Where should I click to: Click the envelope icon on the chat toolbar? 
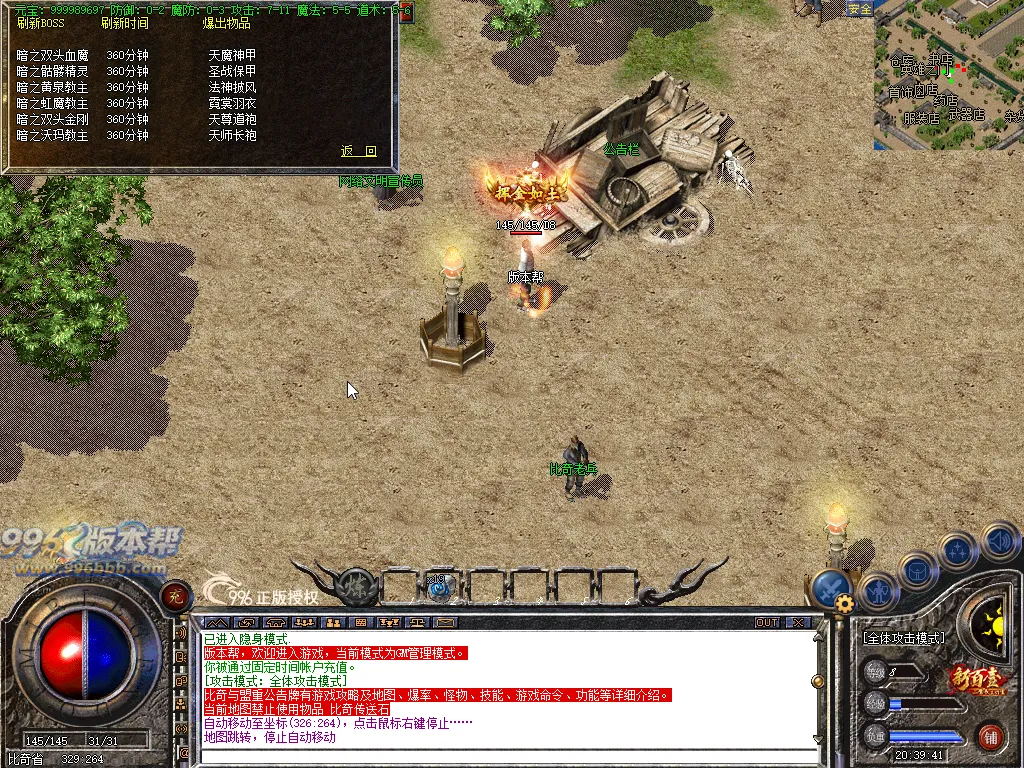tap(446, 622)
